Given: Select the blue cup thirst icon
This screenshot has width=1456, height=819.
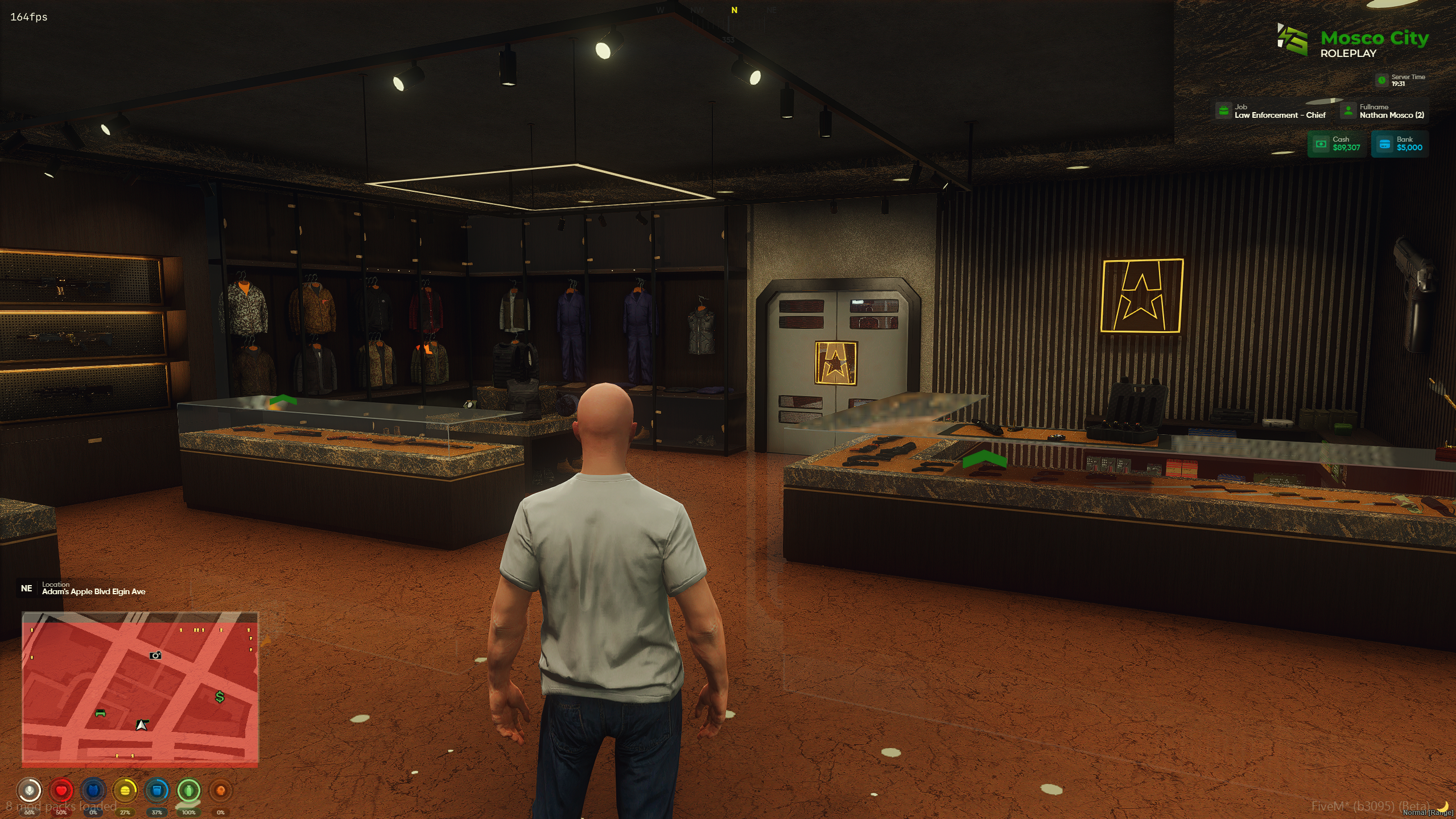Looking at the screenshot, I should (157, 790).
